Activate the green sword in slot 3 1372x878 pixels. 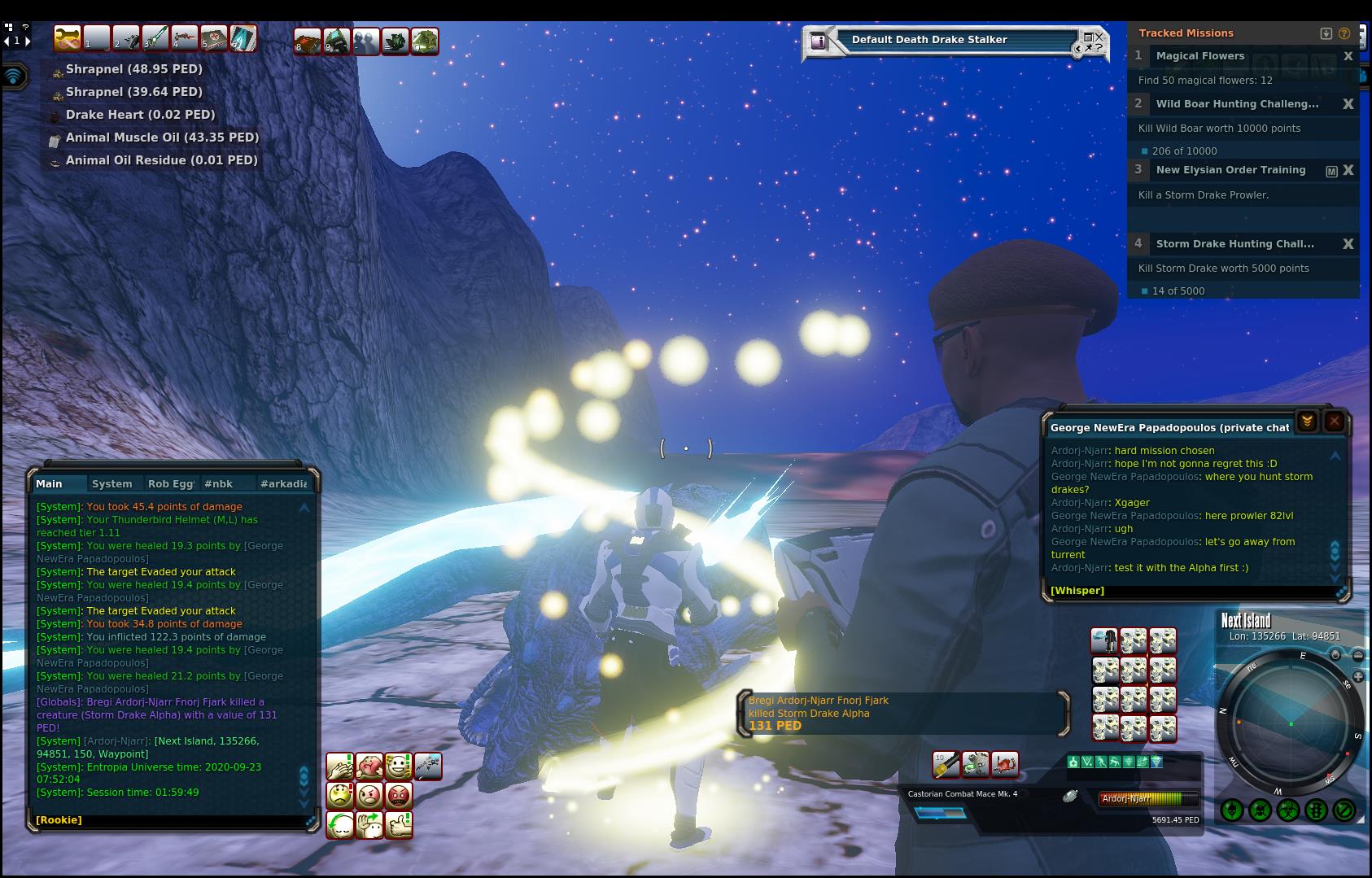pyautogui.click(x=155, y=38)
